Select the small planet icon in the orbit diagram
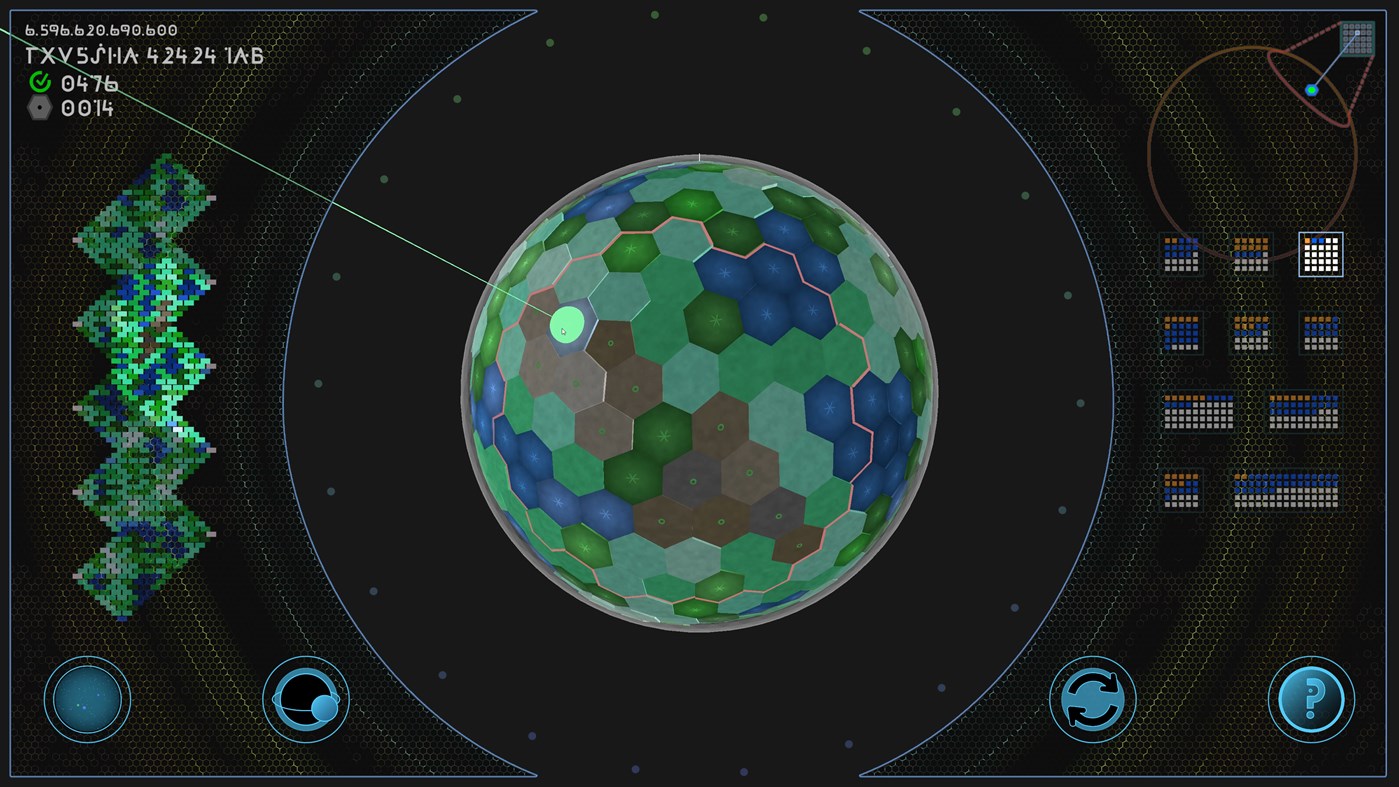 pyautogui.click(x=1313, y=88)
